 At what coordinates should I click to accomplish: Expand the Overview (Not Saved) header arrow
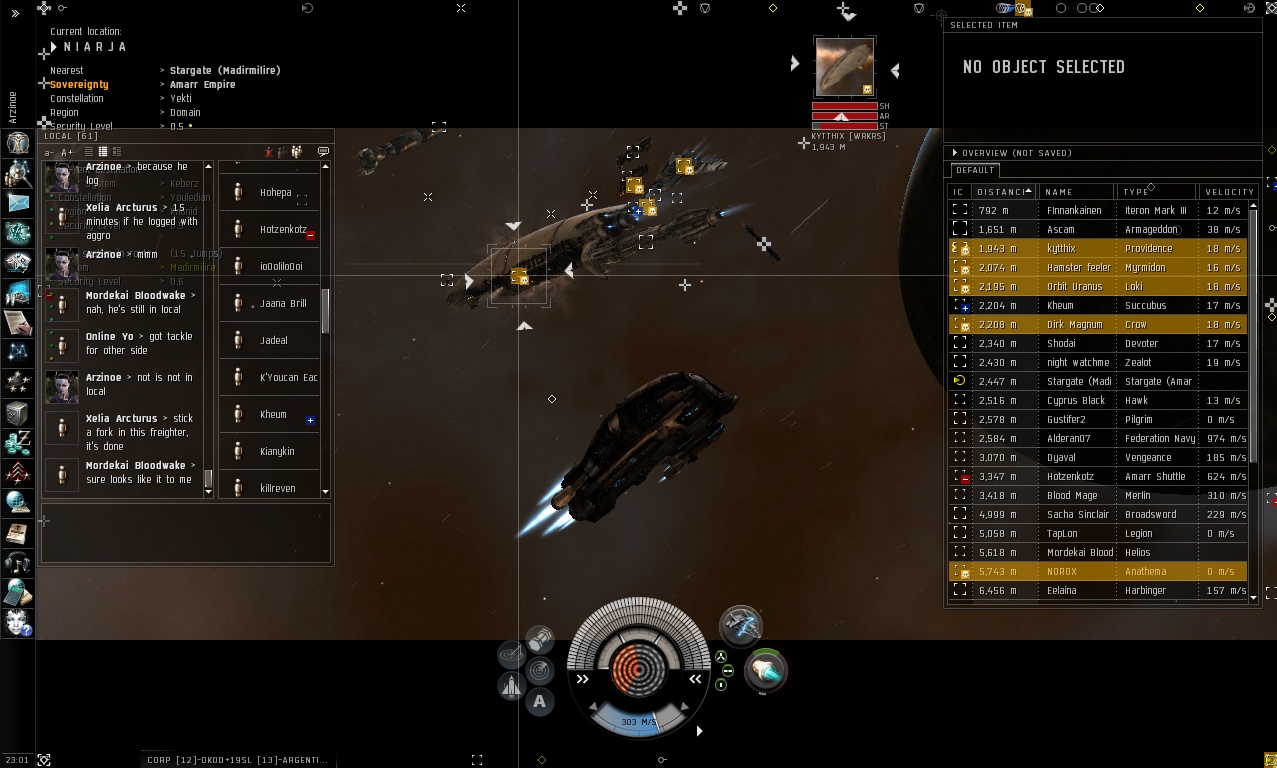(955, 153)
